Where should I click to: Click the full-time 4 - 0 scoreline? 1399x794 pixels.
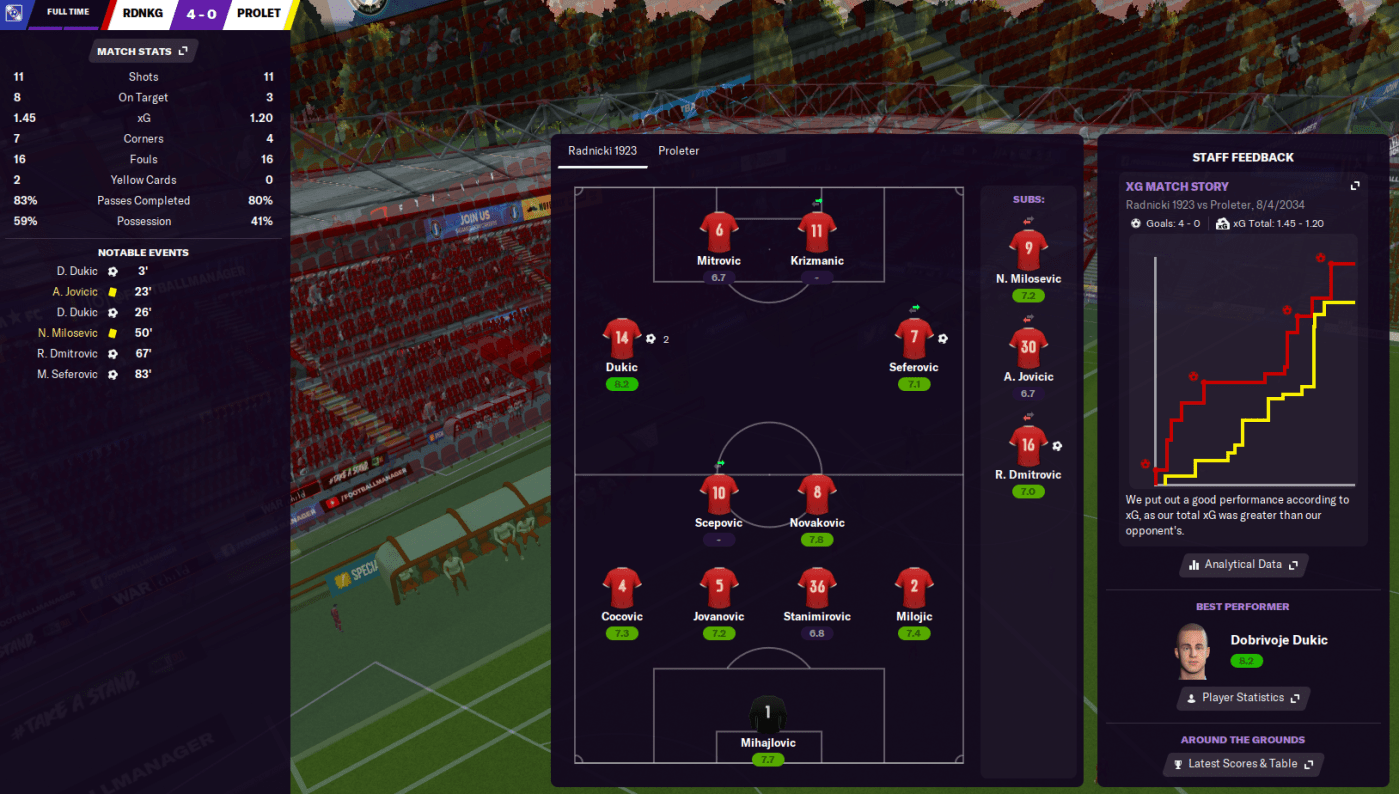pyautogui.click(x=201, y=14)
